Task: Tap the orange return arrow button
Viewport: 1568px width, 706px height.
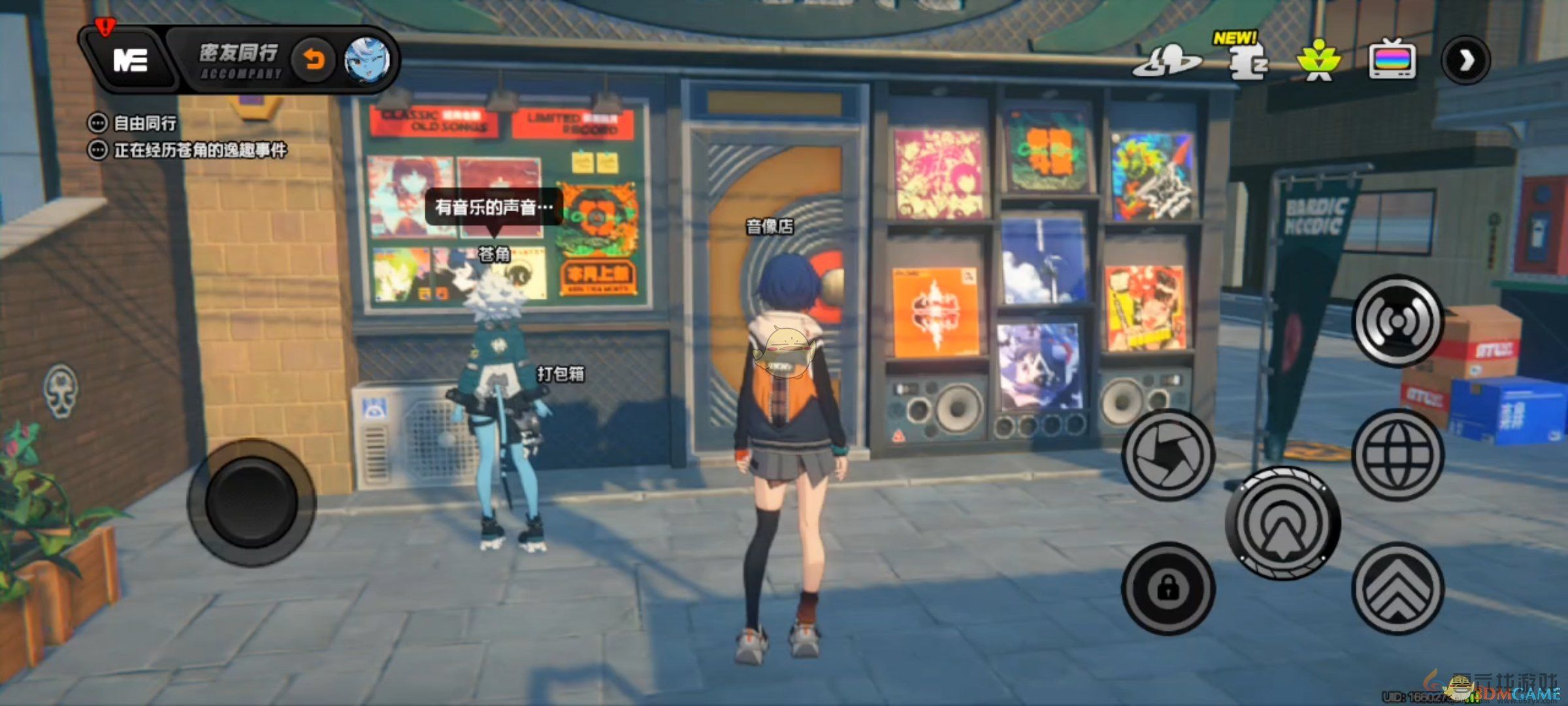Action: tap(314, 61)
